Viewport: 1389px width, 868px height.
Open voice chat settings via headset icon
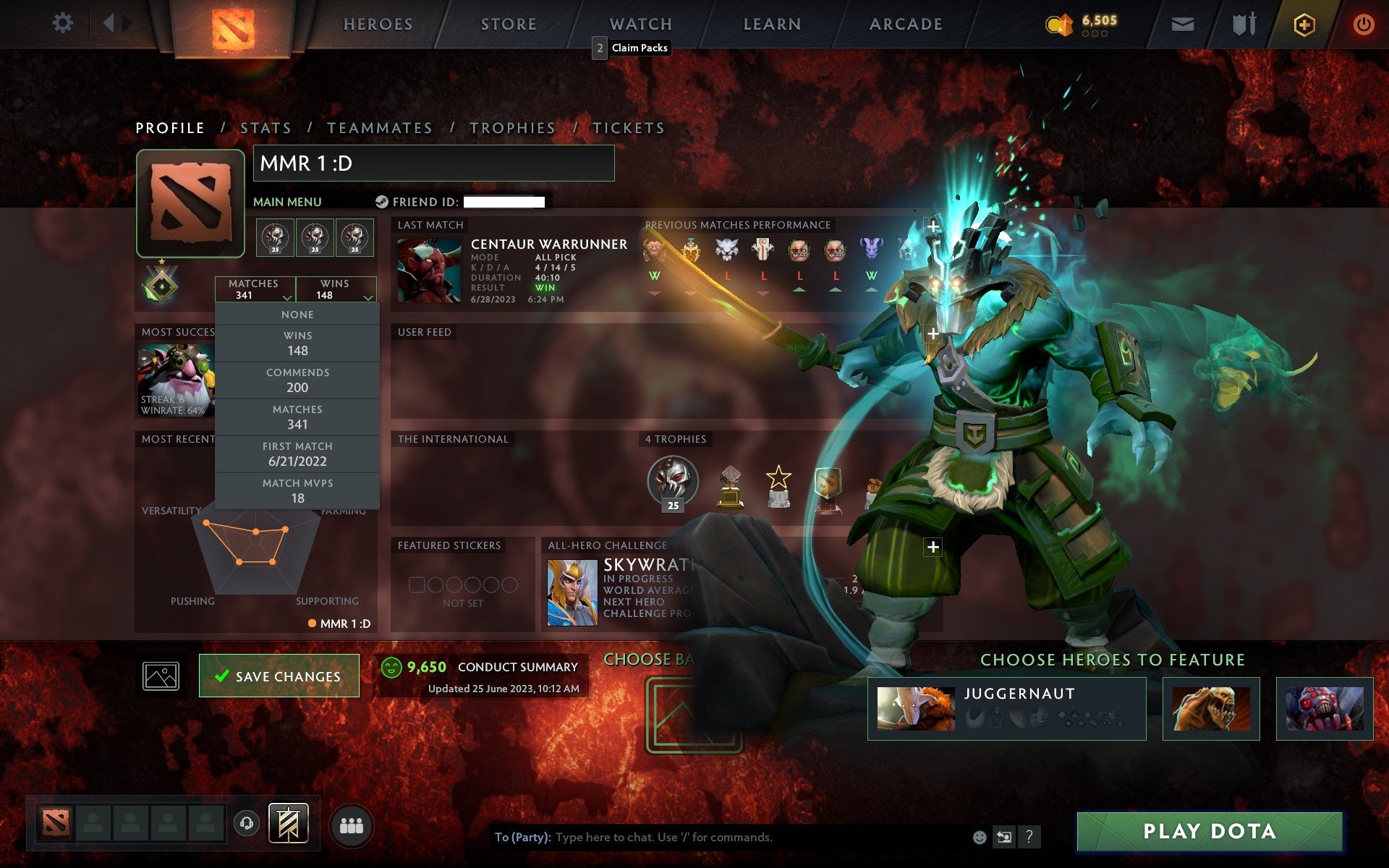point(246,823)
